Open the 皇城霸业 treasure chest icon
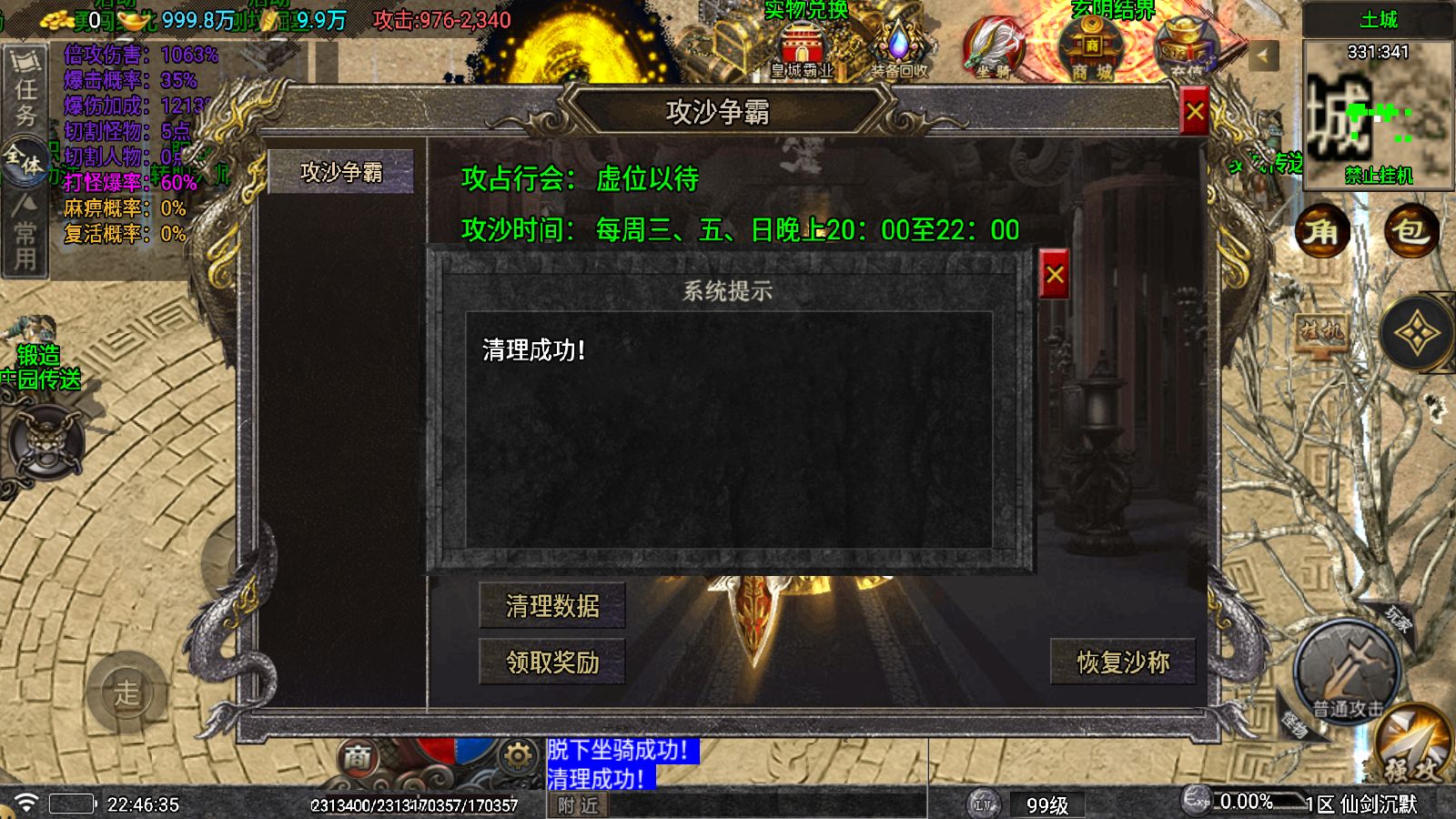The width and height of the screenshot is (1456, 819). [801, 45]
